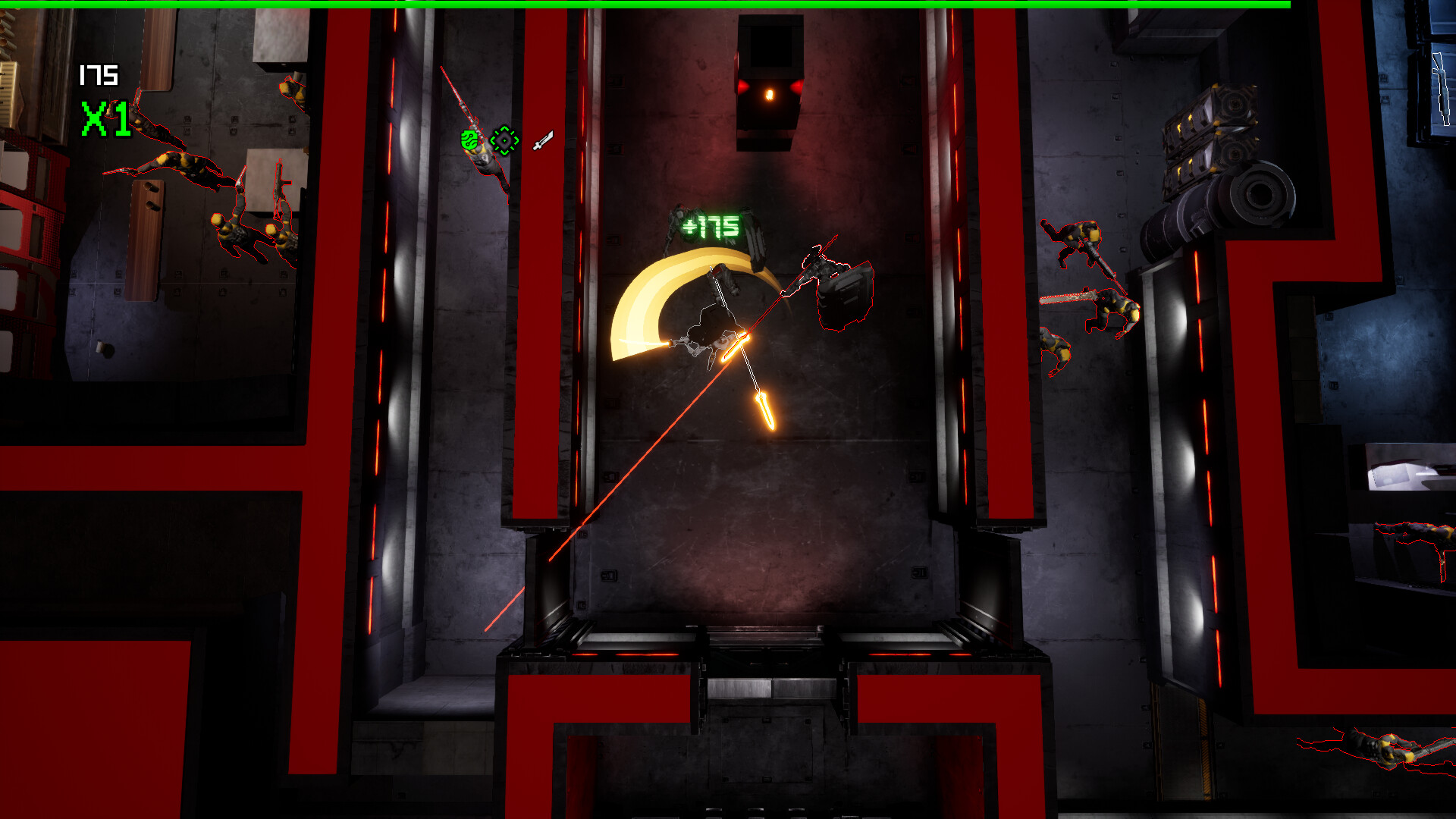Click the red eye light on the turret machine

coord(770,93)
